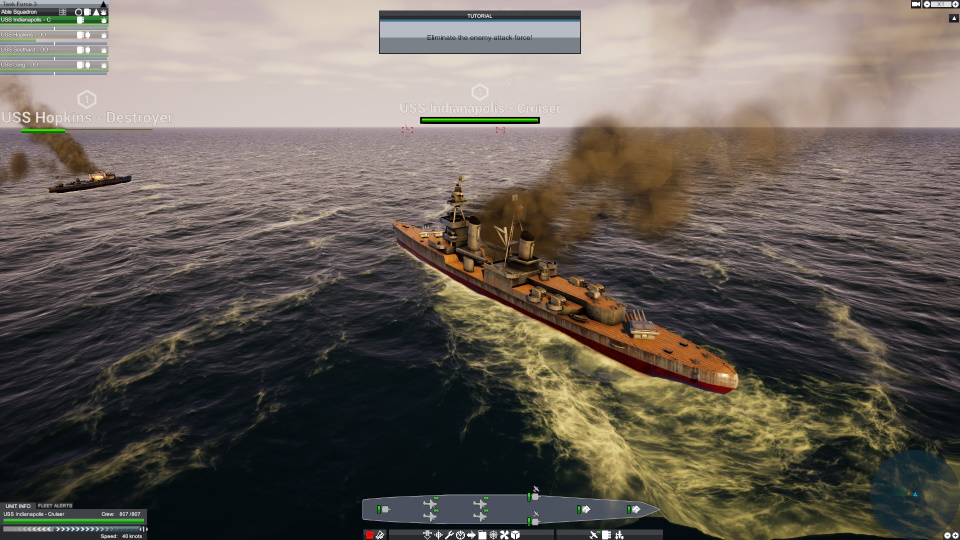Collapse the Task Force 3 panel arrow
960x540 pixels.
coord(103,4)
